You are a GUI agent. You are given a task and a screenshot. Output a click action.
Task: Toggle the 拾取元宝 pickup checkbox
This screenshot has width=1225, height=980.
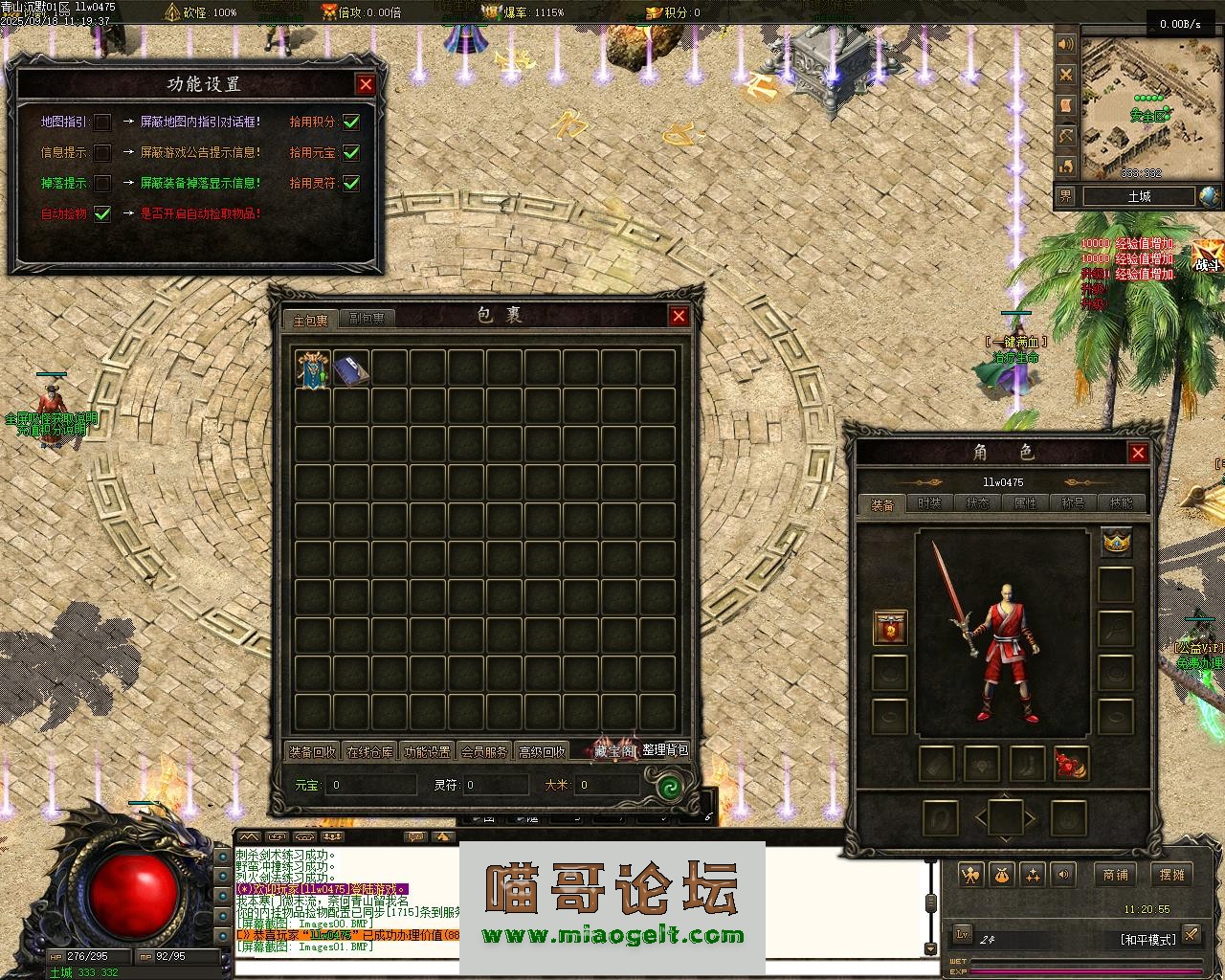351,152
